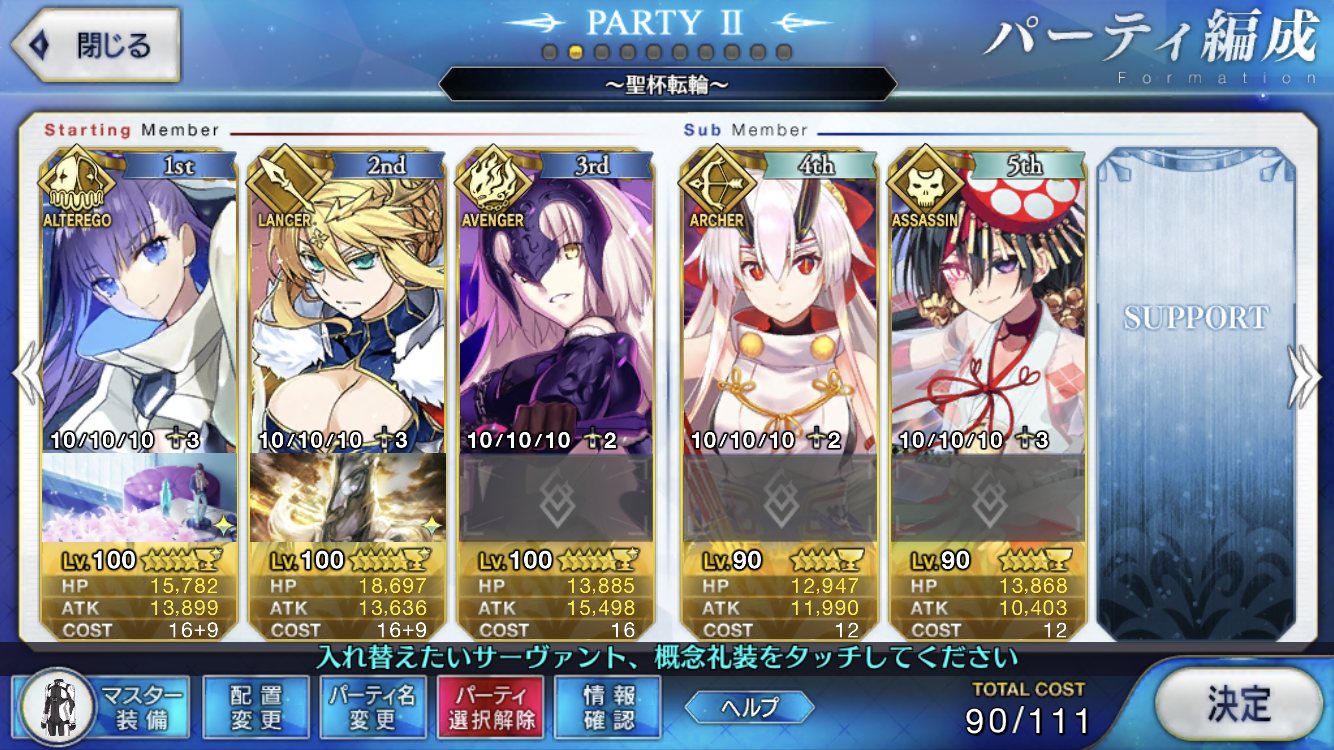
Task: Pick the 3rd Avenger servant card
Action: [557, 300]
